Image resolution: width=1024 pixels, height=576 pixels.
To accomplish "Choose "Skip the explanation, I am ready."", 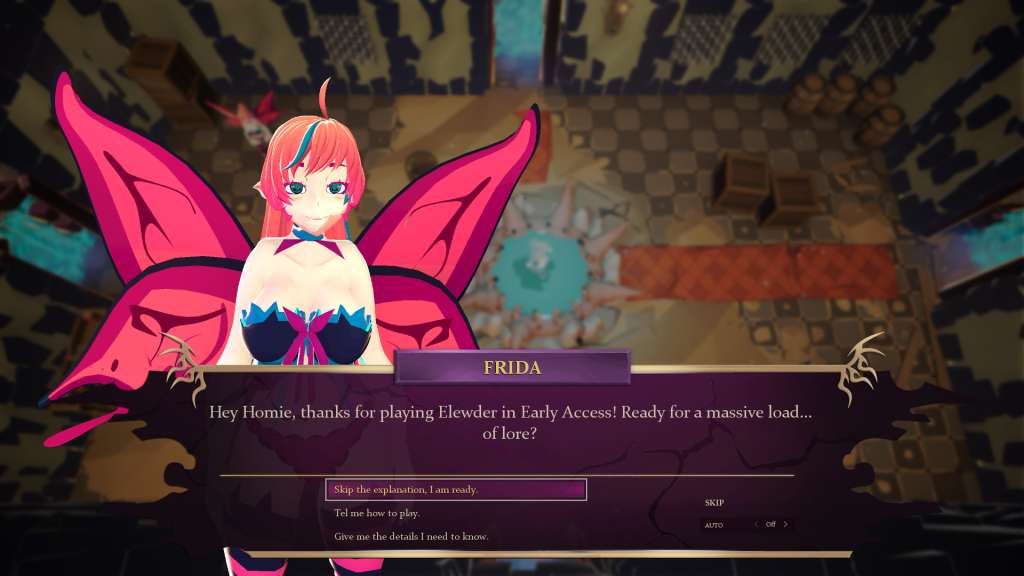I will (x=455, y=490).
